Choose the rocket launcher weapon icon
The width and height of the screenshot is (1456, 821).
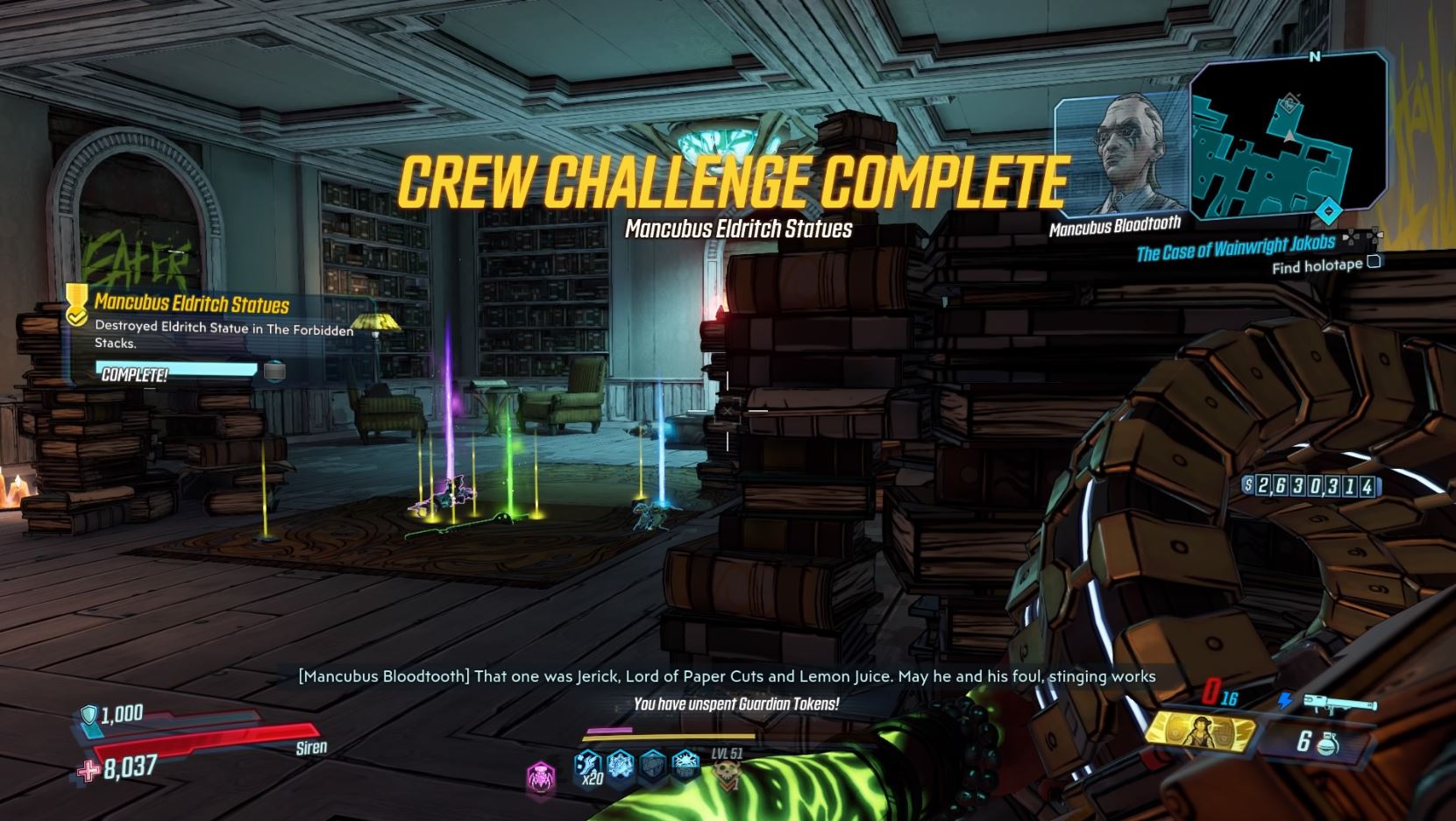[1339, 704]
